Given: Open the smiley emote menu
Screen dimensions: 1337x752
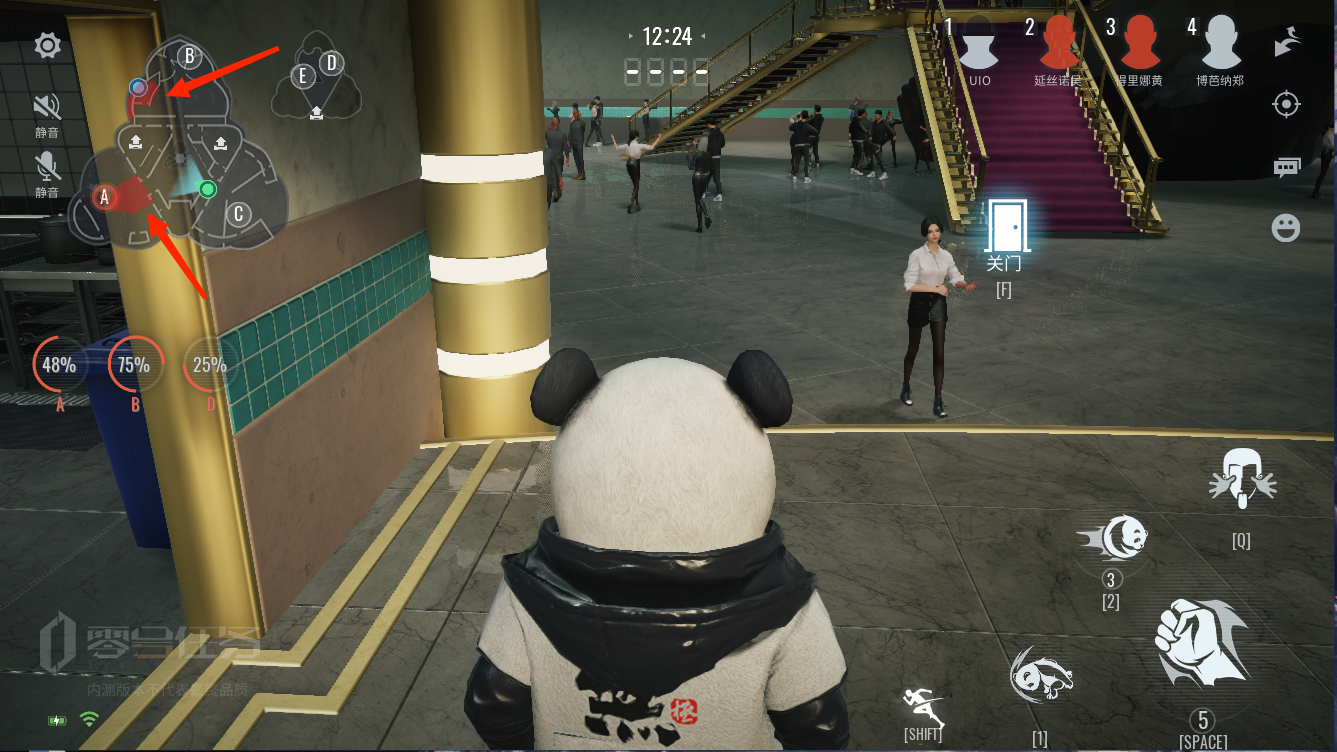Looking at the screenshot, I should tap(1286, 228).
